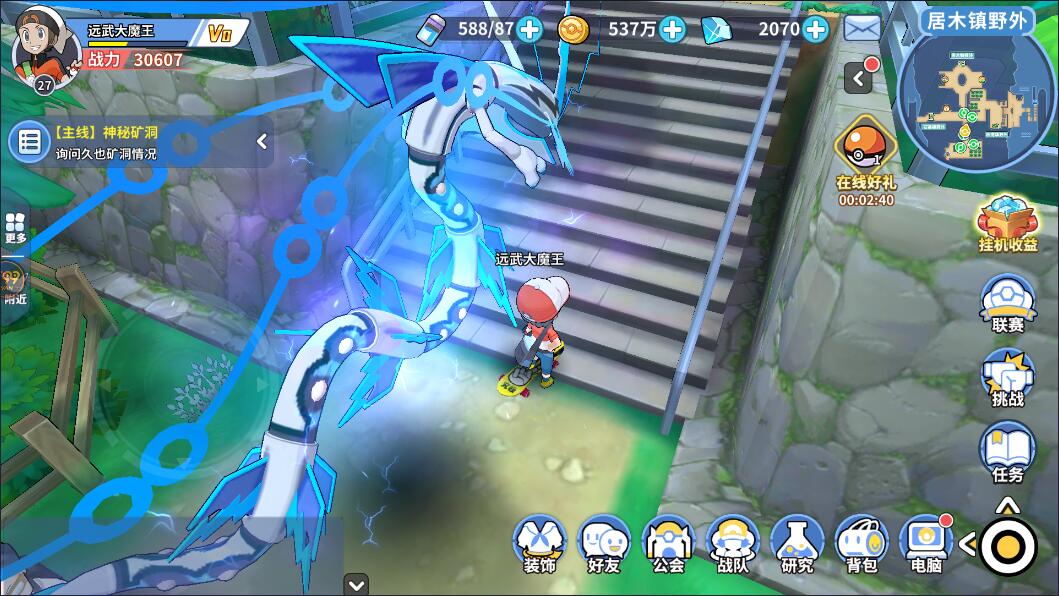The width and height of the screenshot is (1059, 596).
Task: Open the 背包 backpack
Action: coord(861,545)
